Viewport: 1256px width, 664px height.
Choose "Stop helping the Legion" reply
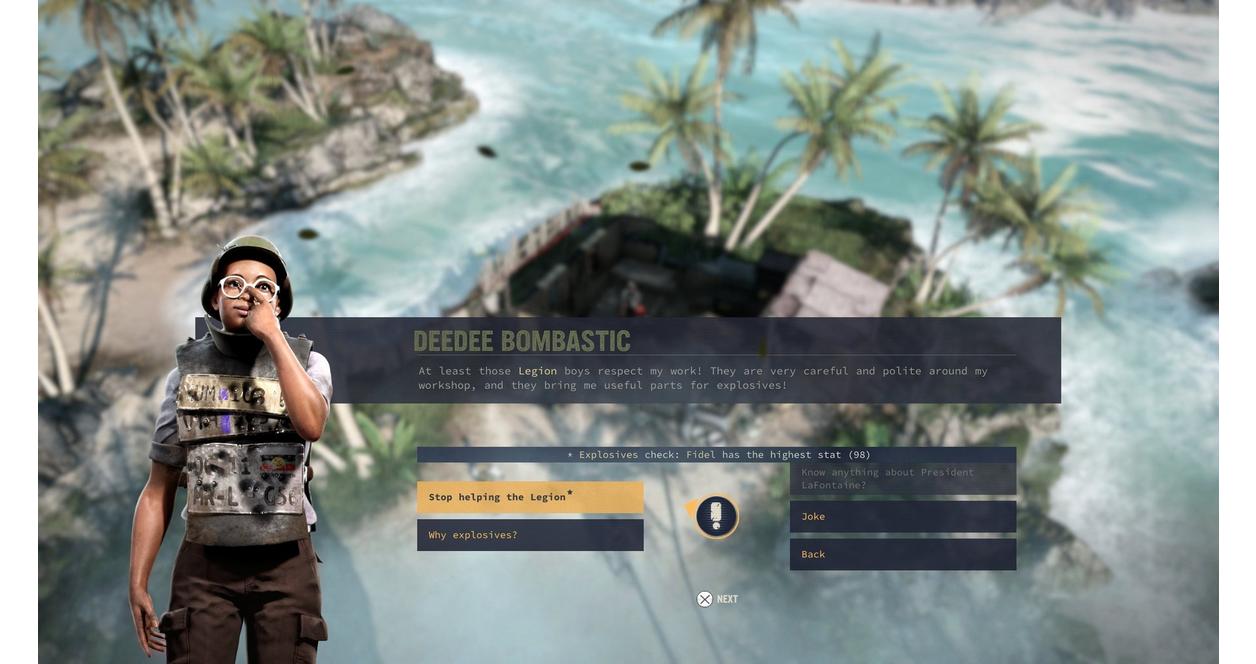coord(529,497)
